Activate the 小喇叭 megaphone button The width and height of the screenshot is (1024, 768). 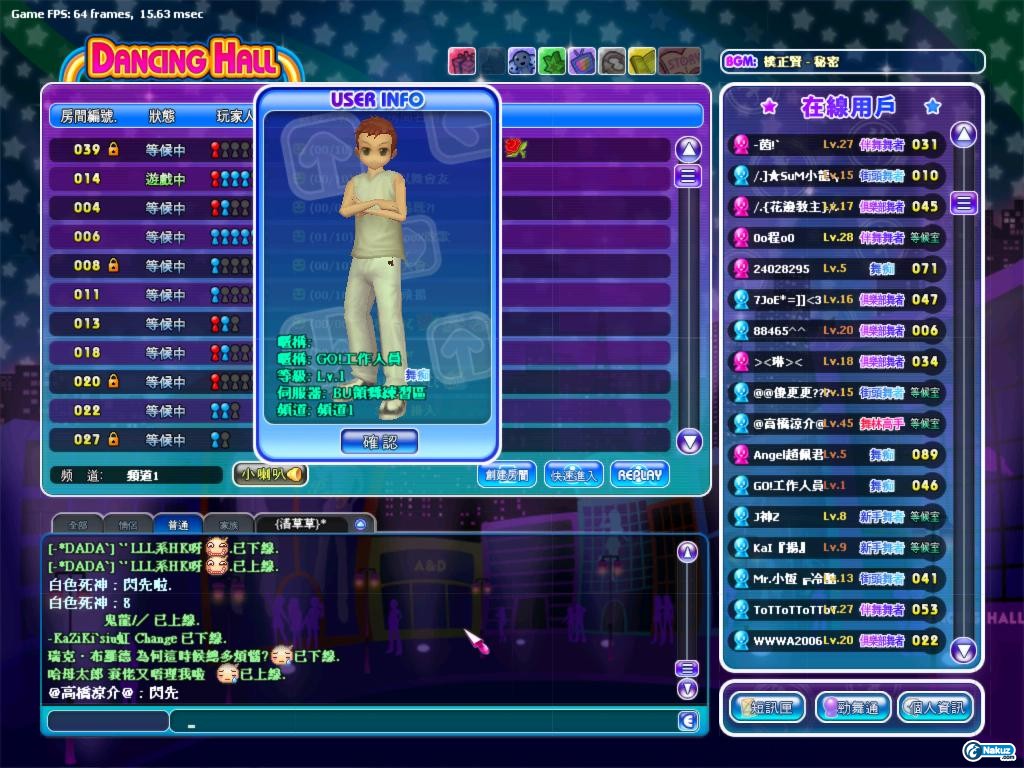coord(270,475)
